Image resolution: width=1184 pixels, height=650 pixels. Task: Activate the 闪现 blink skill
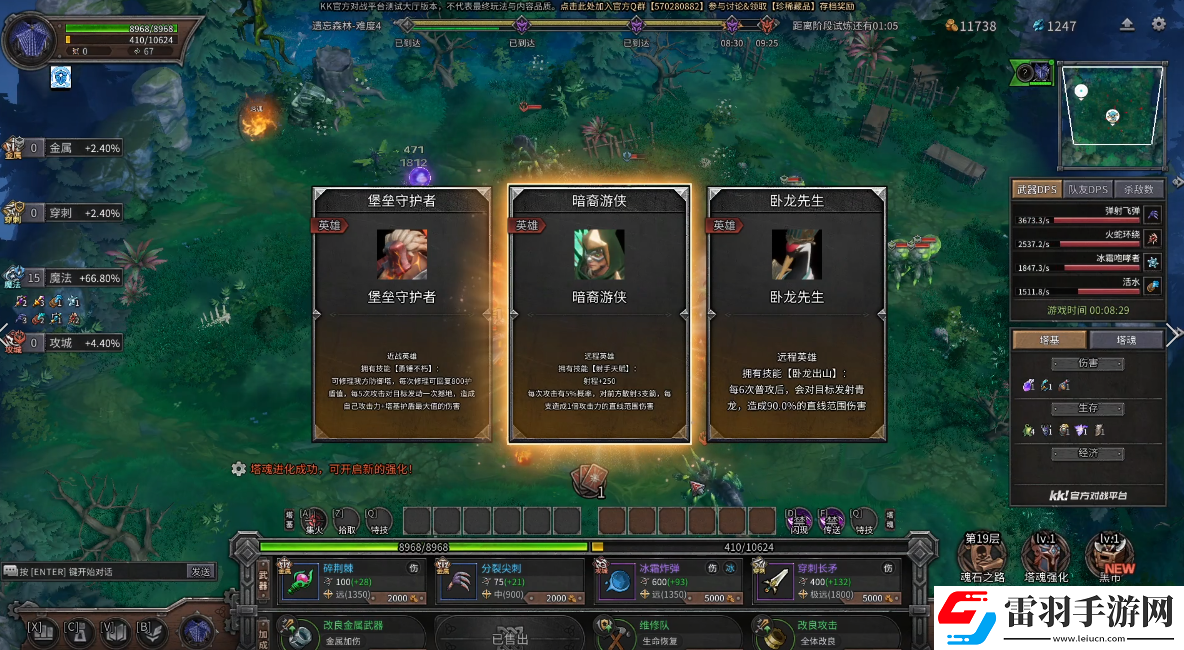tap(799, 520)
